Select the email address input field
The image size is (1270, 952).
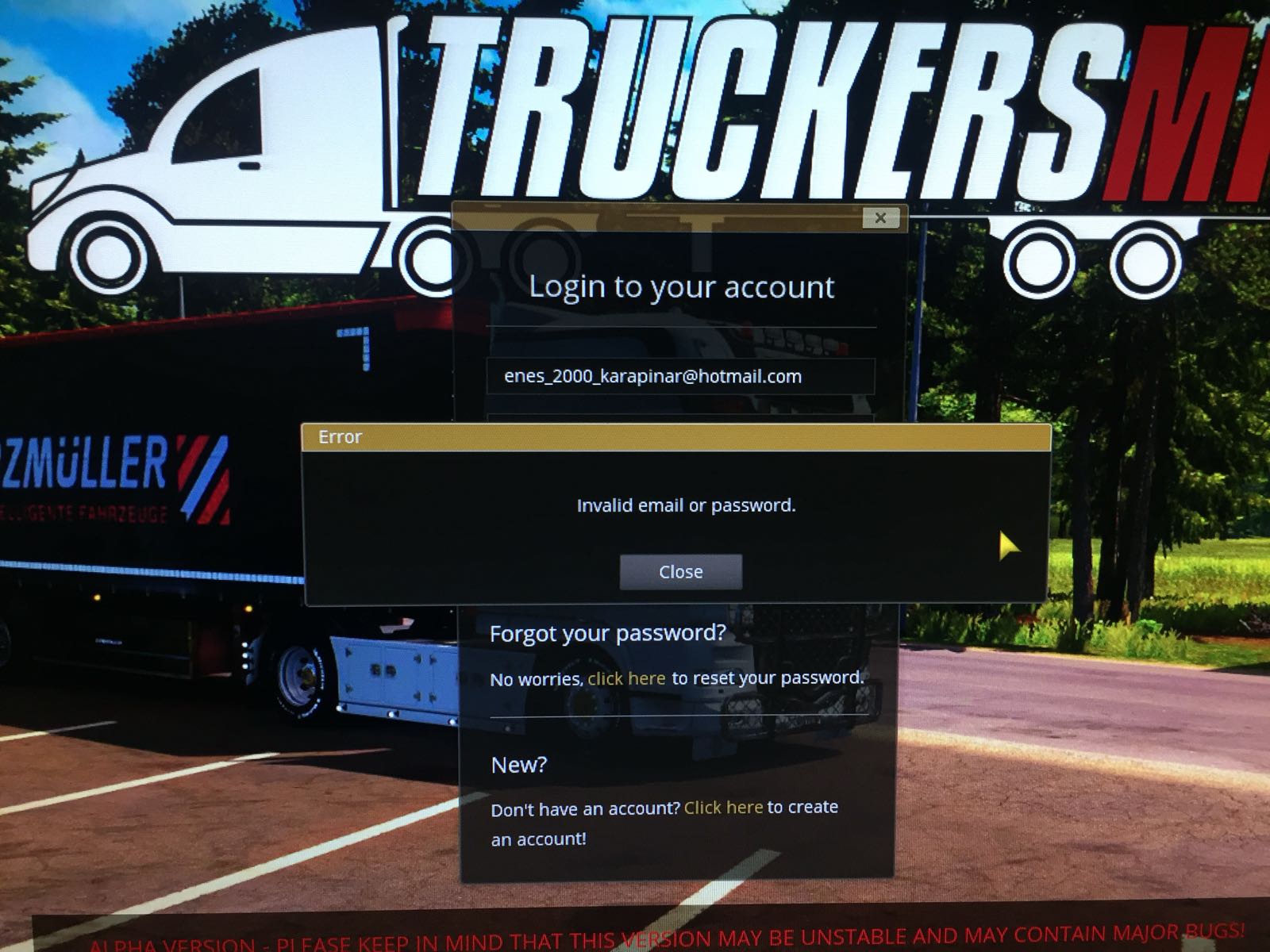[x=683, y=375]
